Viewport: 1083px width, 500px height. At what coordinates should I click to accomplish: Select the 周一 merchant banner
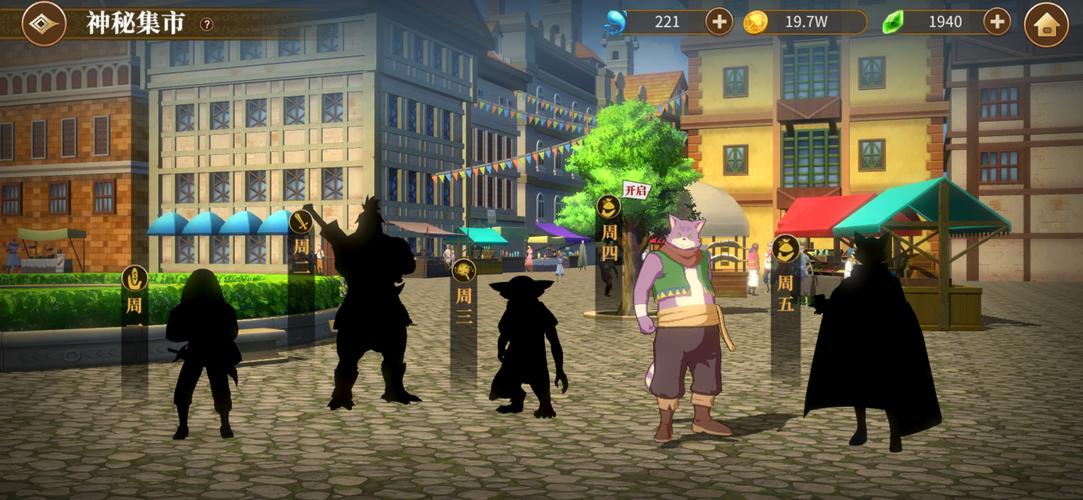click(x=134, y=297)
